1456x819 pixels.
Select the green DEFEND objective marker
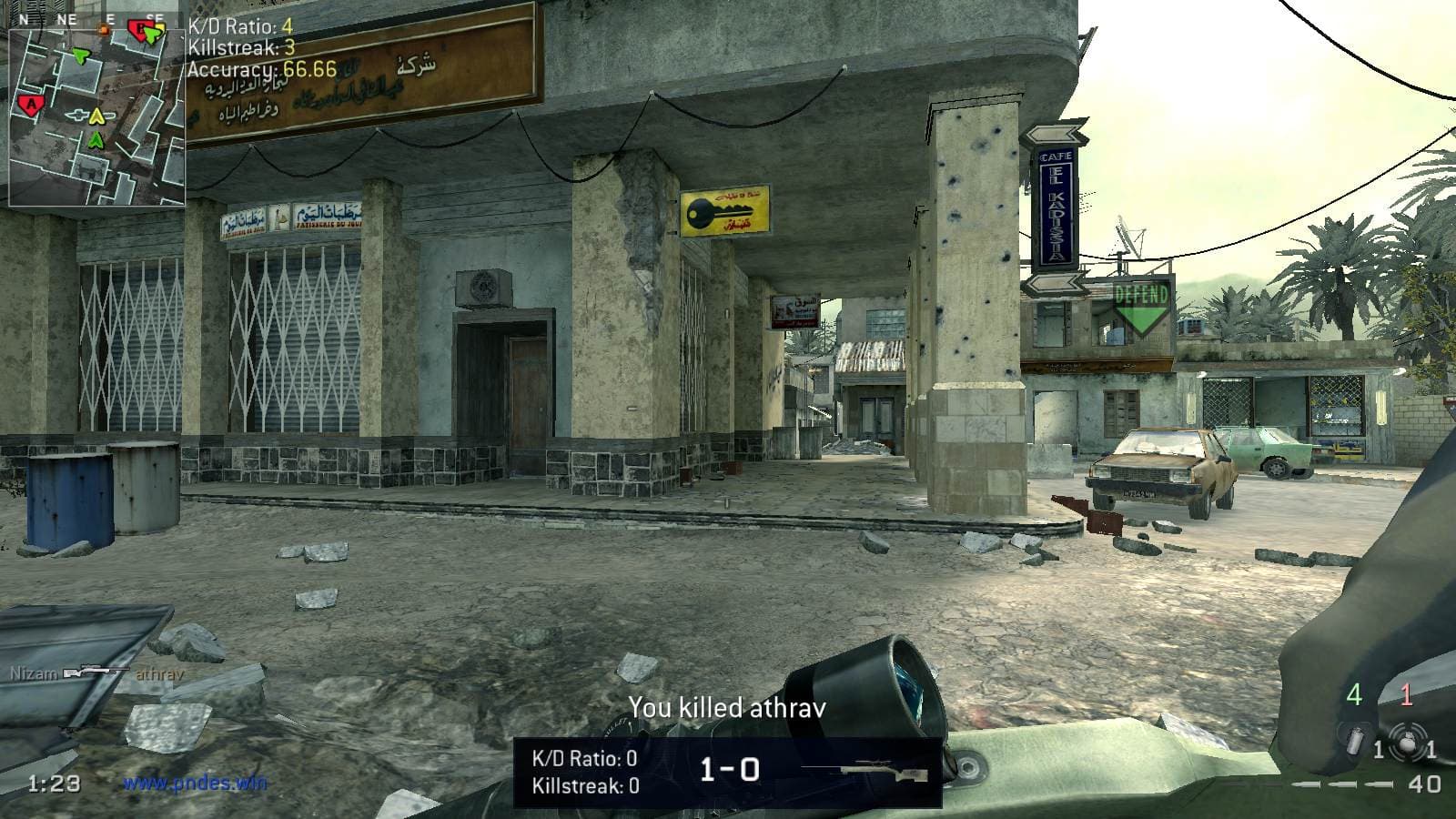(x=1141, y=308)
